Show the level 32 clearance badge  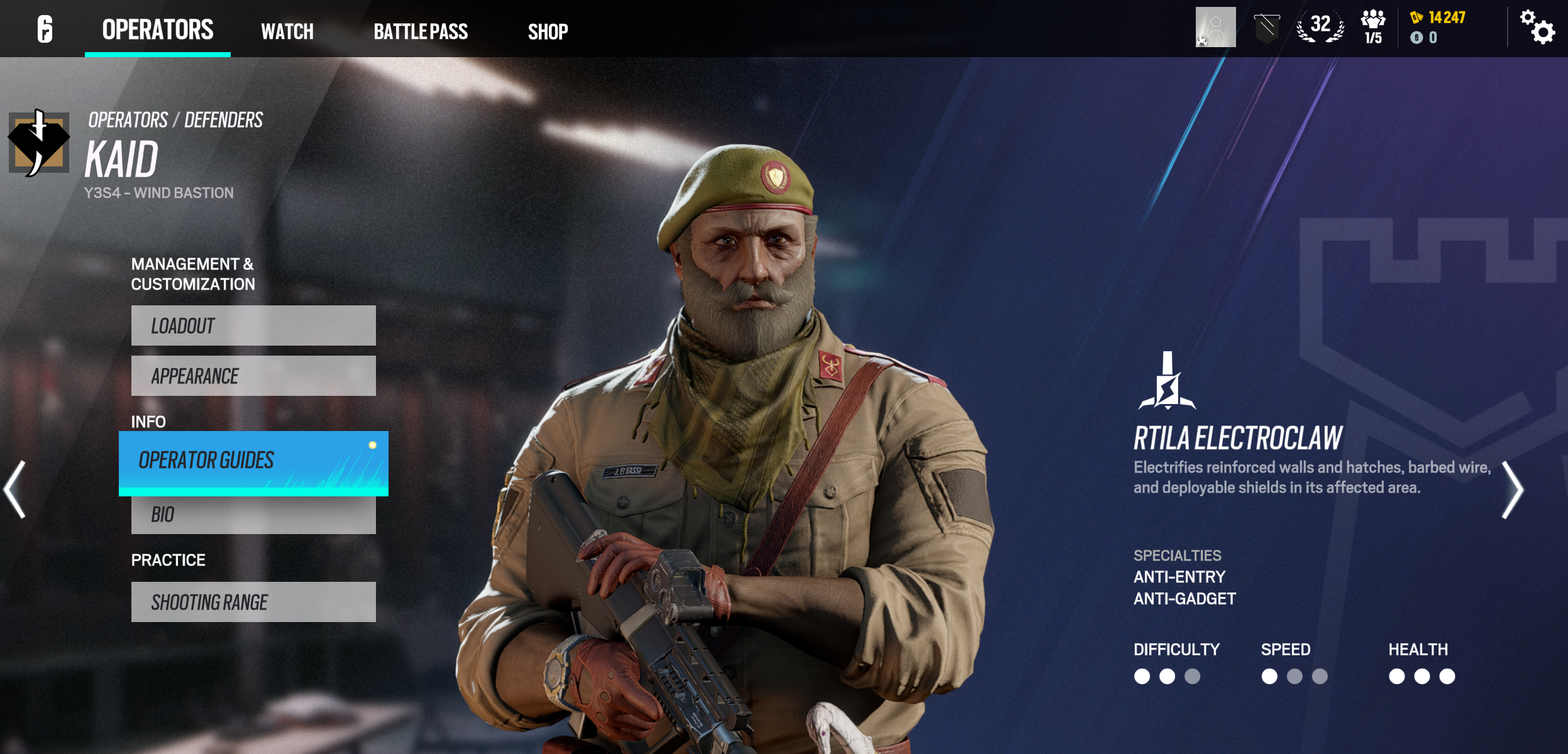click(1320, 27)
